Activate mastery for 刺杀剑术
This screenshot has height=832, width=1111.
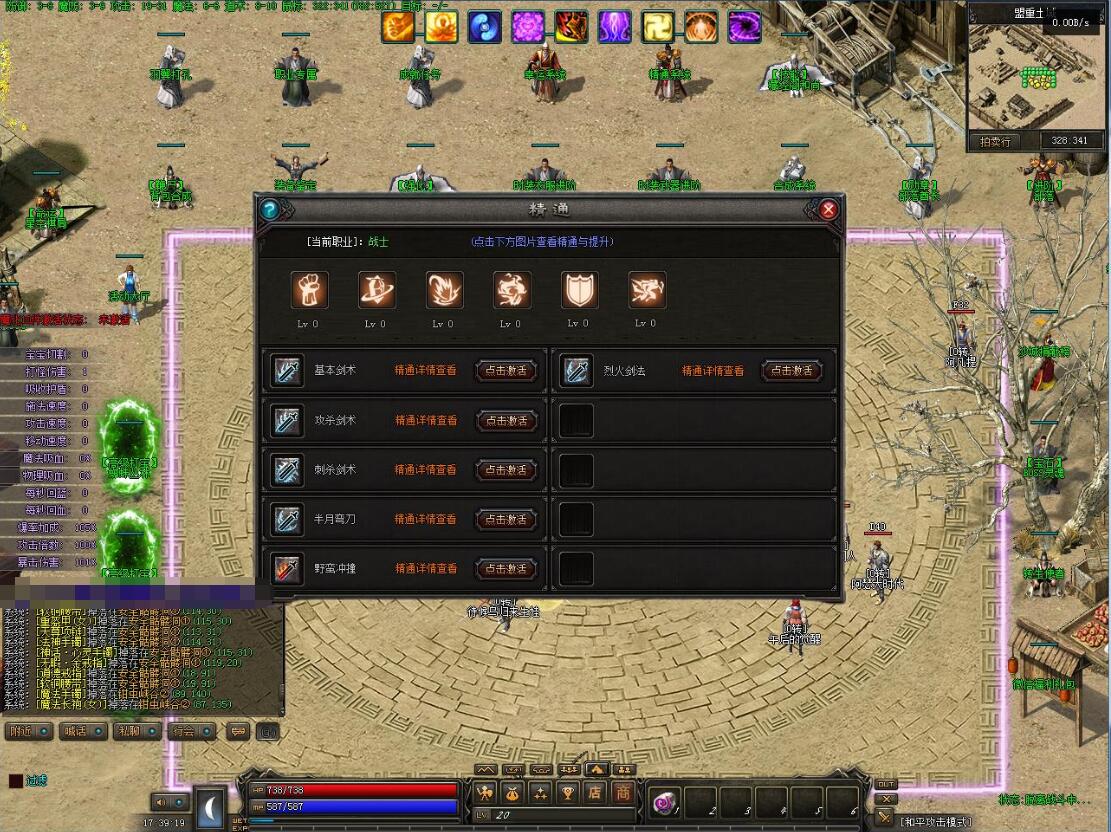click(506, 470)
